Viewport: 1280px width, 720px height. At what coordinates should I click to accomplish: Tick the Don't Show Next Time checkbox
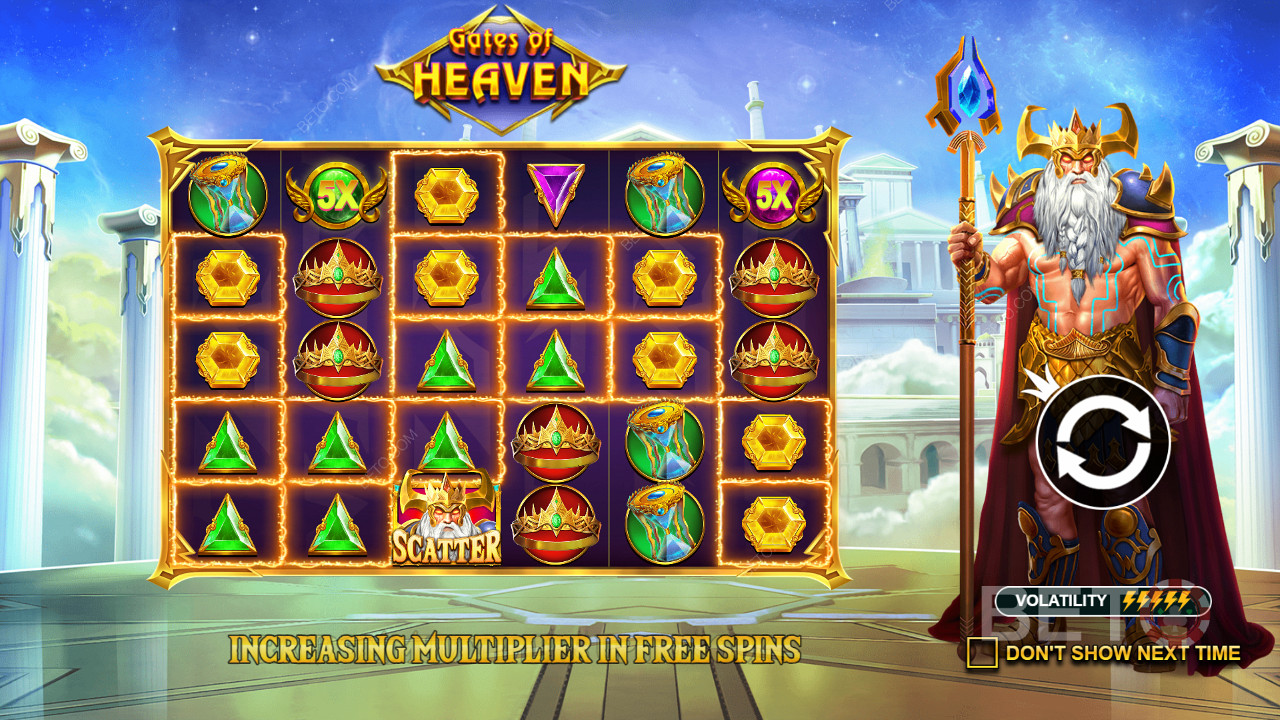tap(982, 653)
